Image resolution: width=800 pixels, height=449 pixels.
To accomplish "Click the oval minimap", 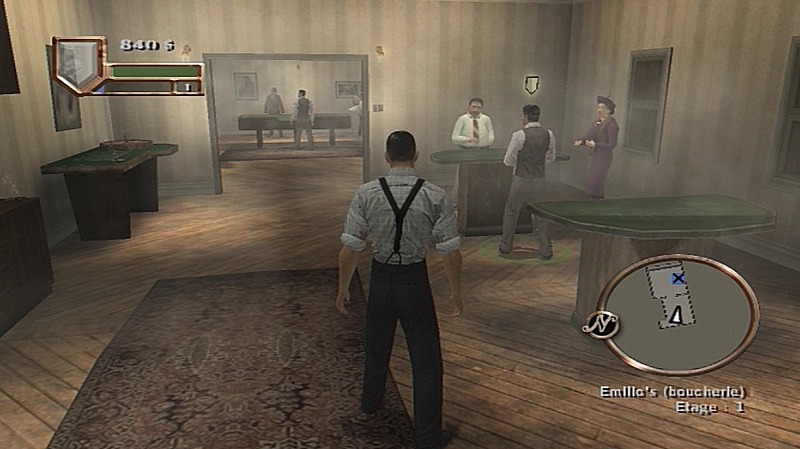I will point(678,313).
